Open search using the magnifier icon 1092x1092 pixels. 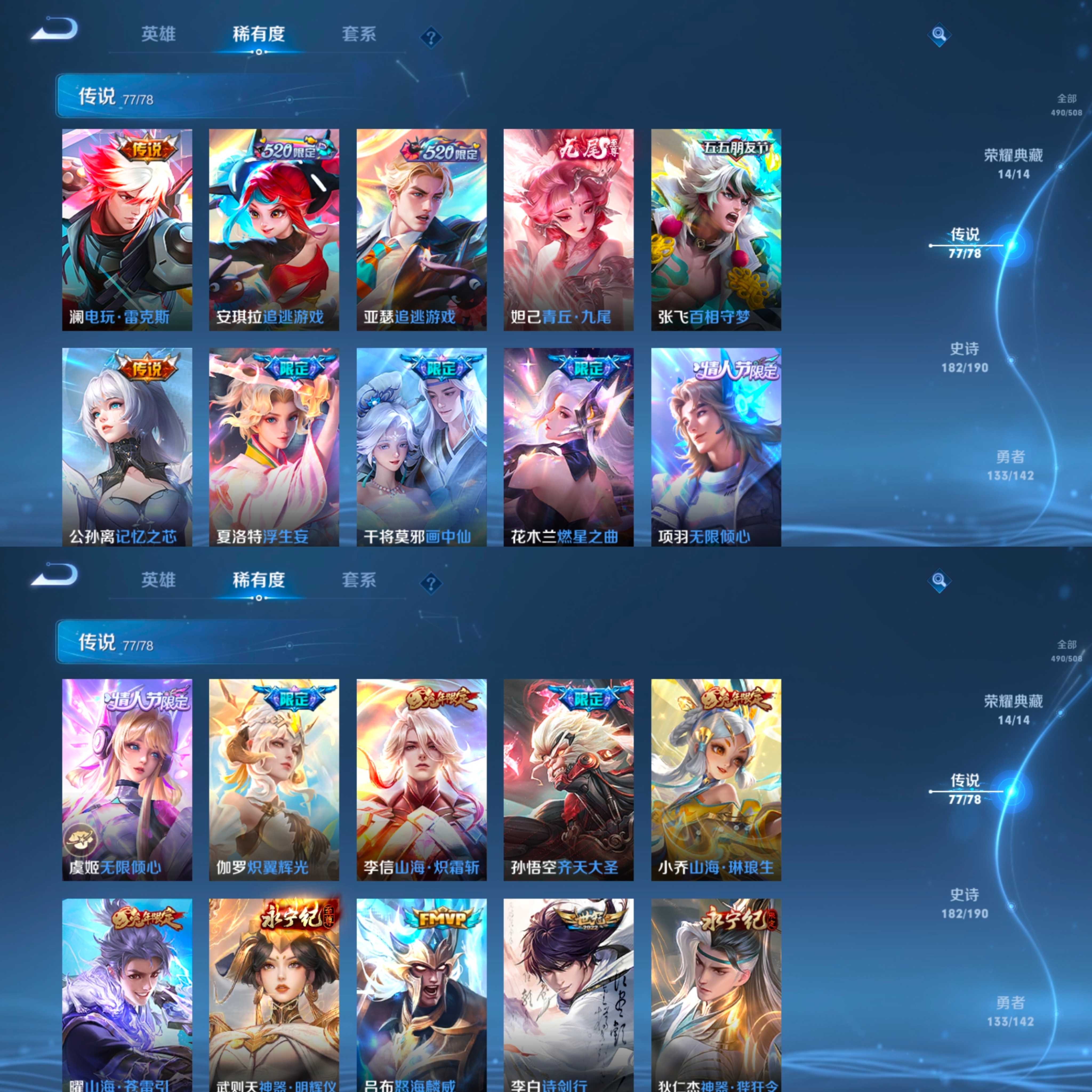[938, 34]
